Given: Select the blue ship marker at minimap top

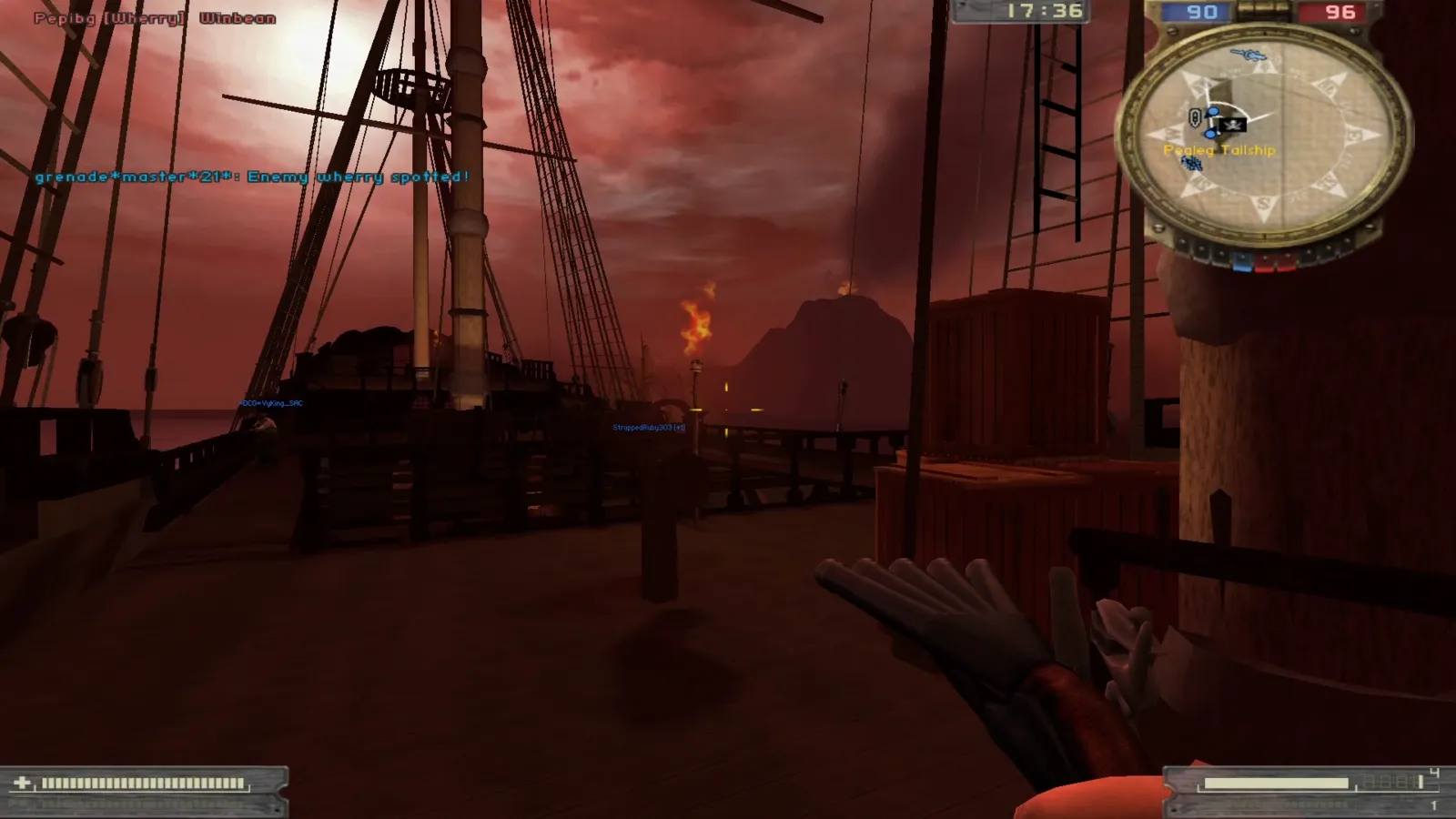Looking at the screenshot, I should 1248,56.
